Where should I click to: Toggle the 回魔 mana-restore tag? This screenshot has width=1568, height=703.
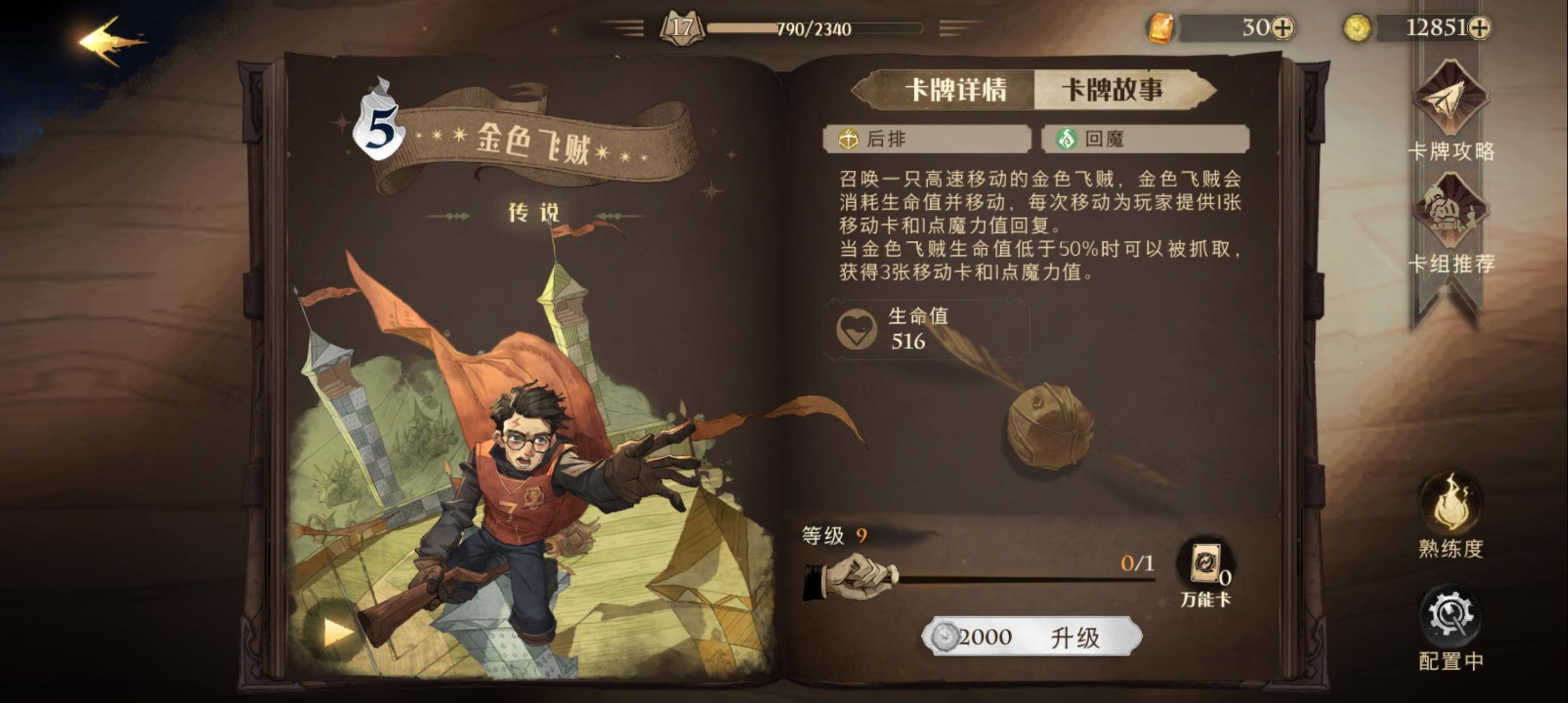click(1146, 139)
